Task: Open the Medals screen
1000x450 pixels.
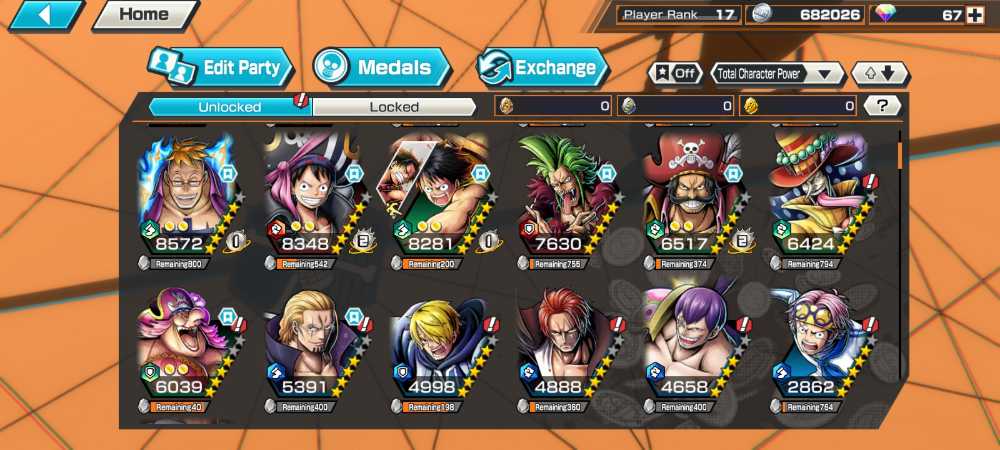Action: 381,68
